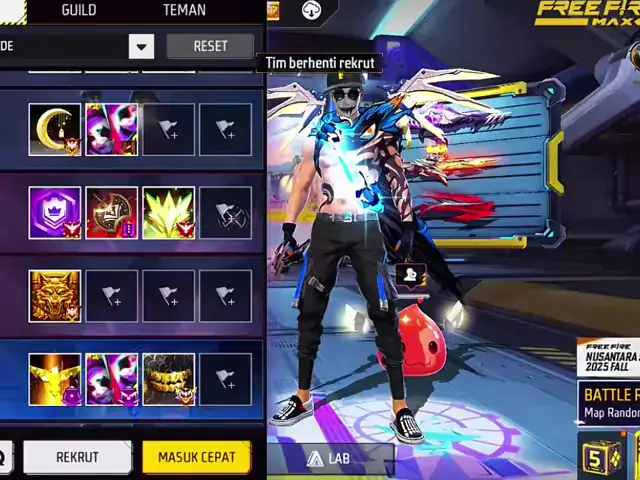Open the cloud download icon

tap(311, 11)
